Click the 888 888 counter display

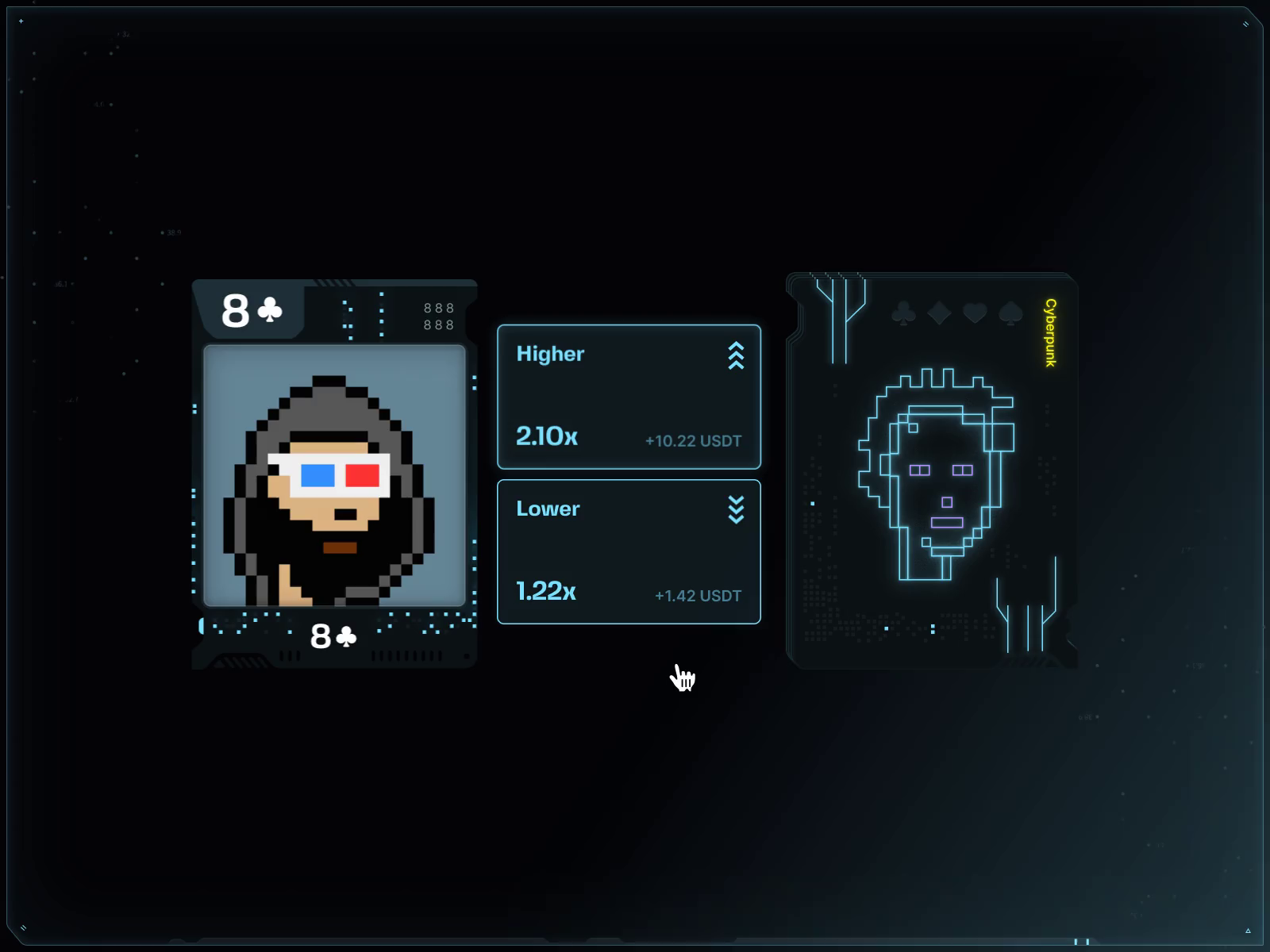(x=437, y=314)
